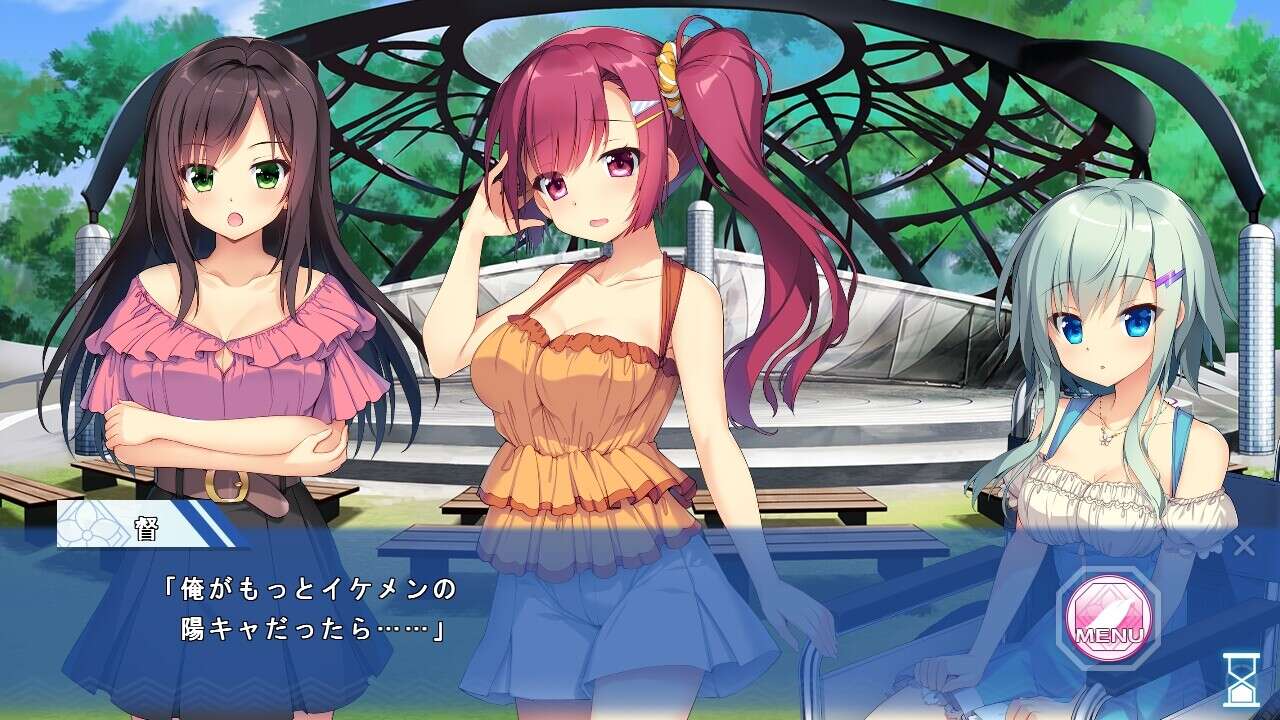Screen dimensions: 1280x720
Task: Close the dialogue window with the X
Action: (1244, 545)
